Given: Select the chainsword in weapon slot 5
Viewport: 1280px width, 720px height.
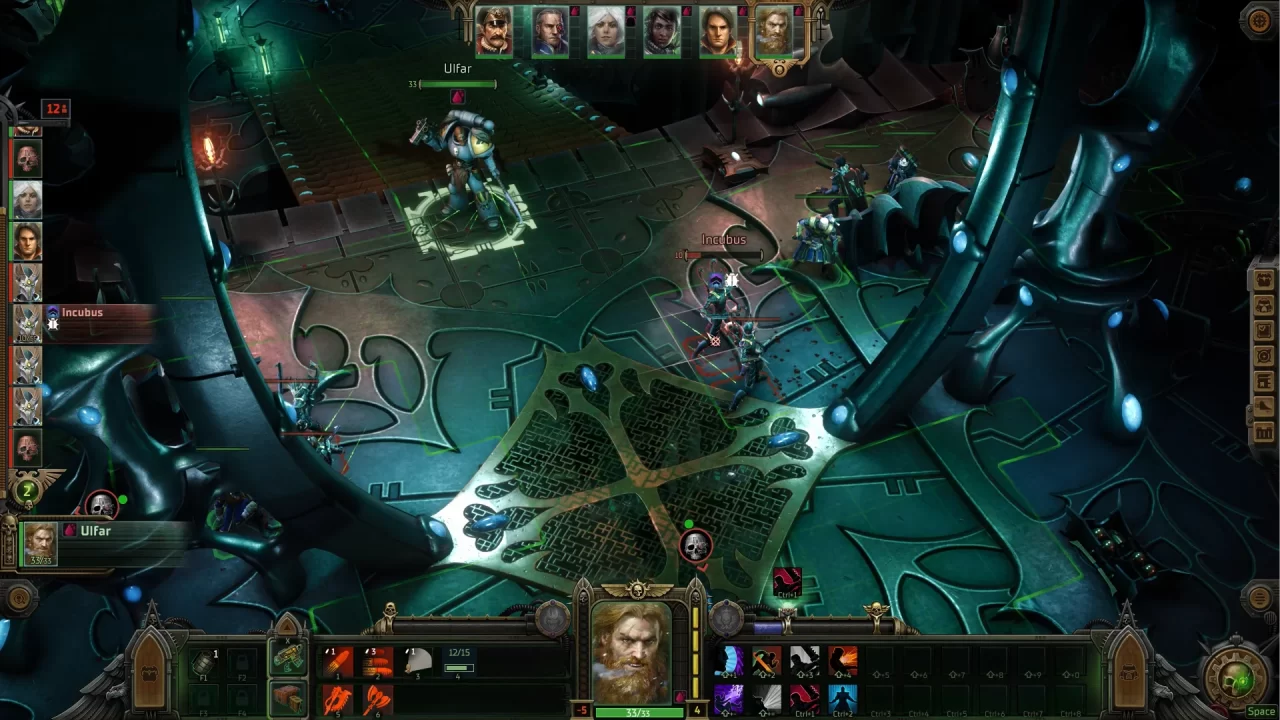Looking at the screenshot, I should coord(338,698).
